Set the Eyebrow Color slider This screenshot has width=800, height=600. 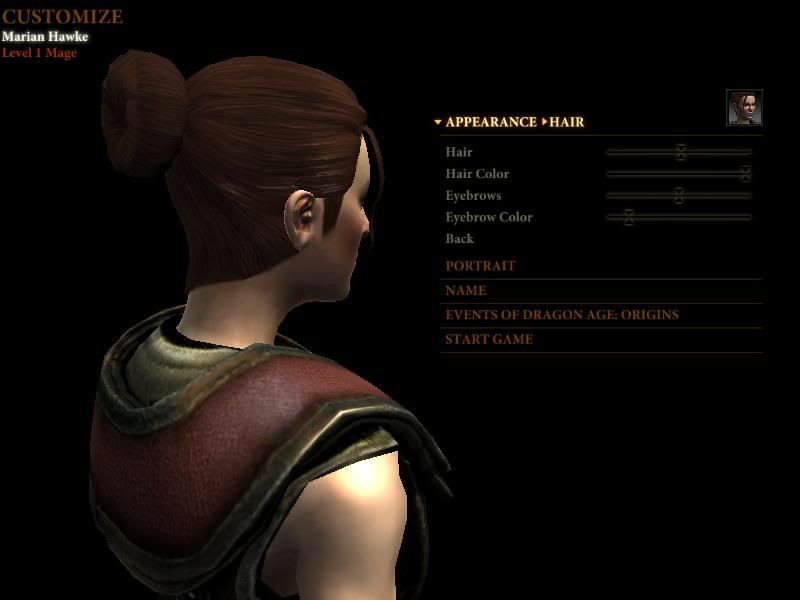628,217
